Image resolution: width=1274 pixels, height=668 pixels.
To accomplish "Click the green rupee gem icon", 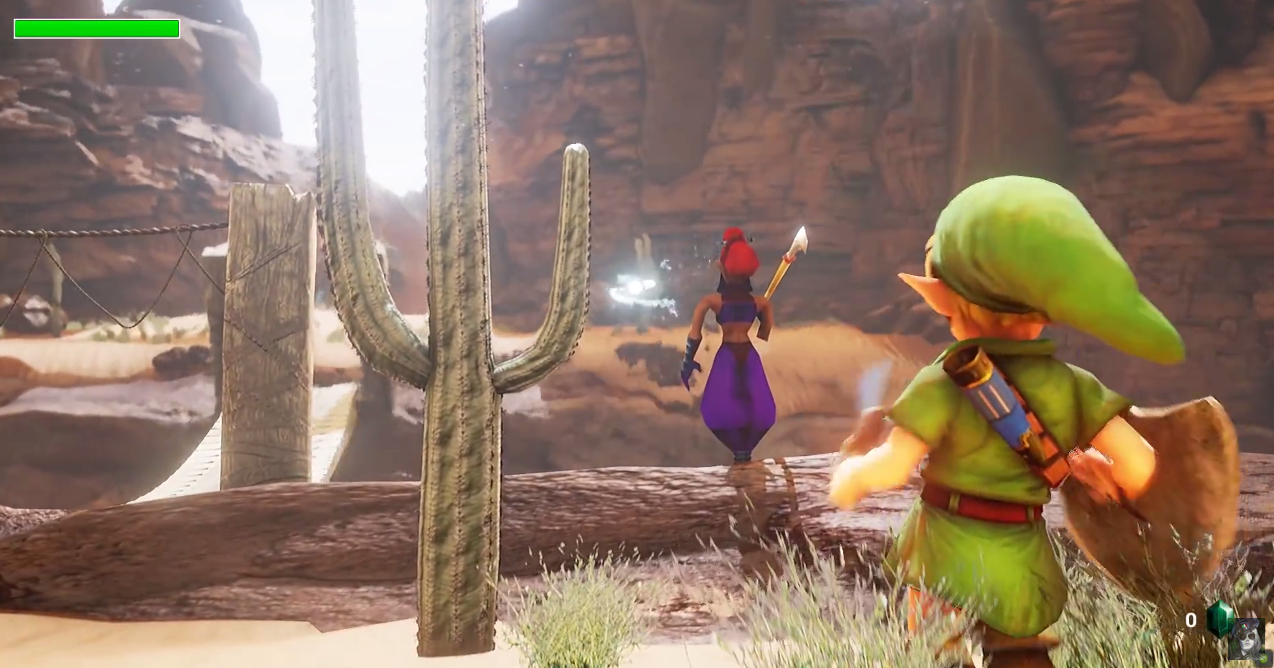I will click(x=1219, y=619).
